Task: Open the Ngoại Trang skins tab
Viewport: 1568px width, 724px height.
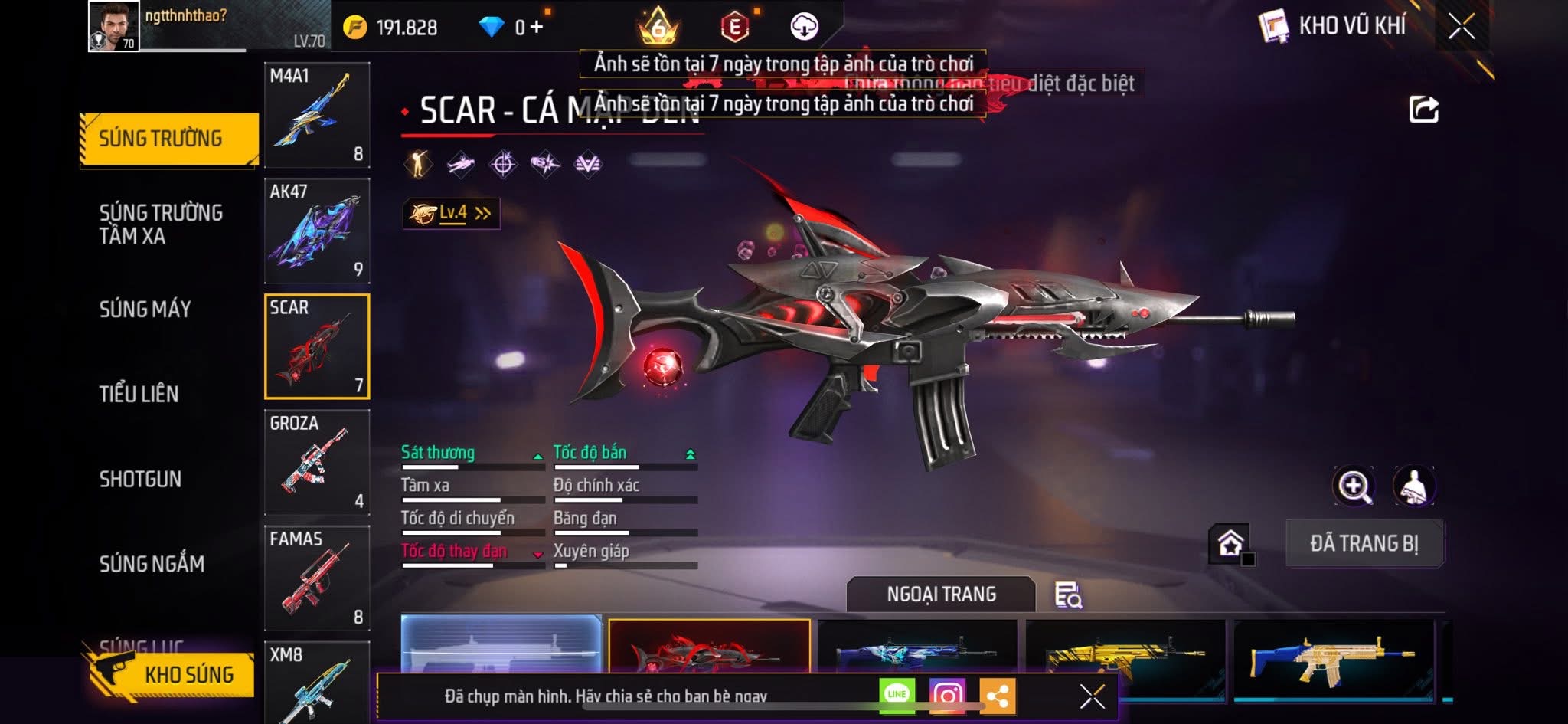Action: click(941, 594)
